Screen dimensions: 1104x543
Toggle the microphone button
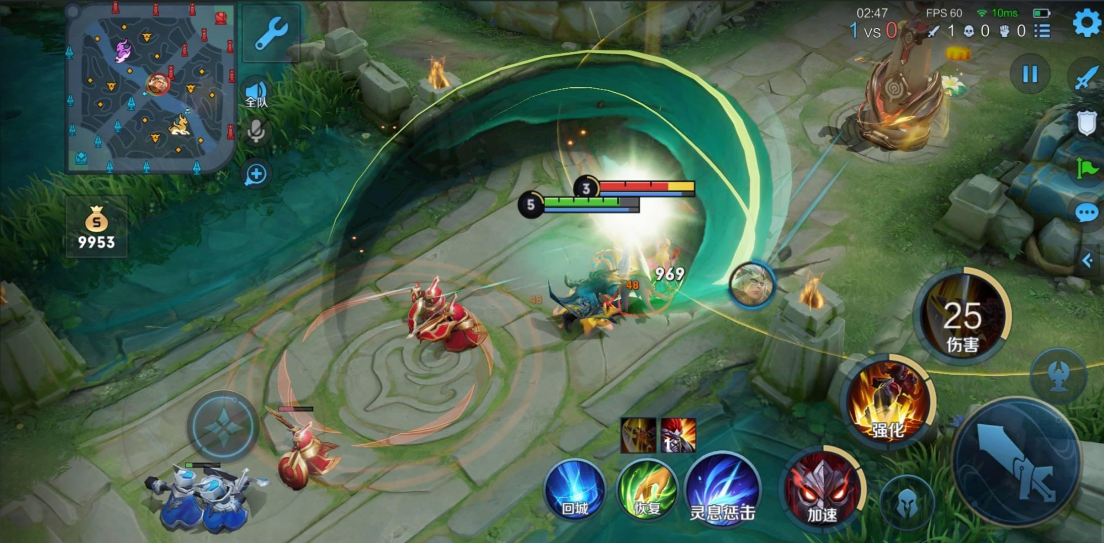coord(256,131)
